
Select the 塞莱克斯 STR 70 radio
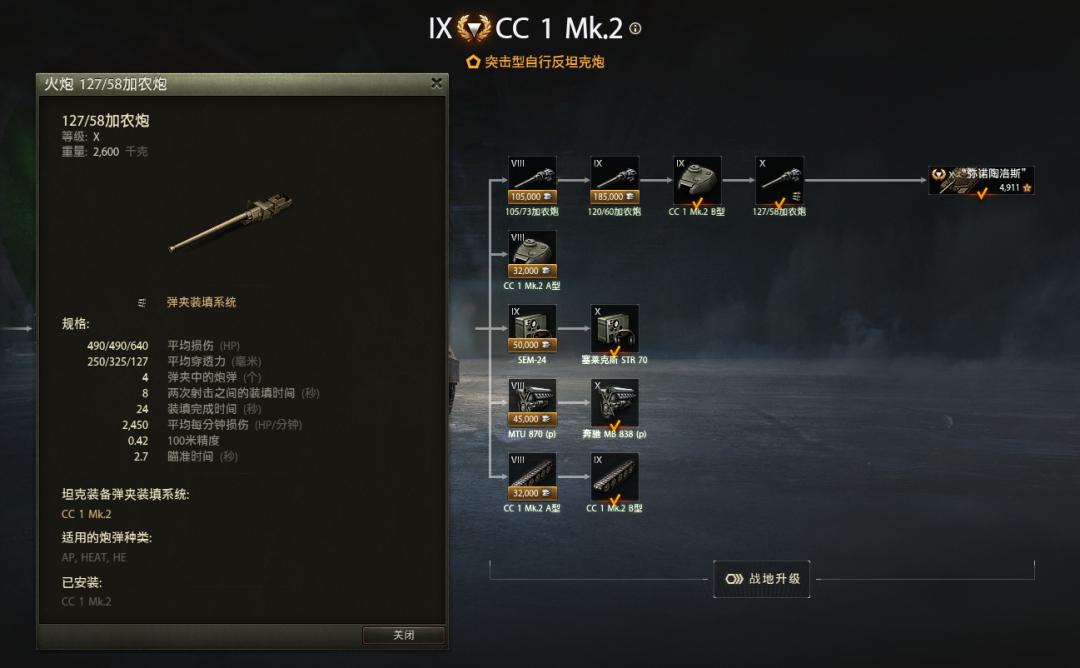coord(615,329)
